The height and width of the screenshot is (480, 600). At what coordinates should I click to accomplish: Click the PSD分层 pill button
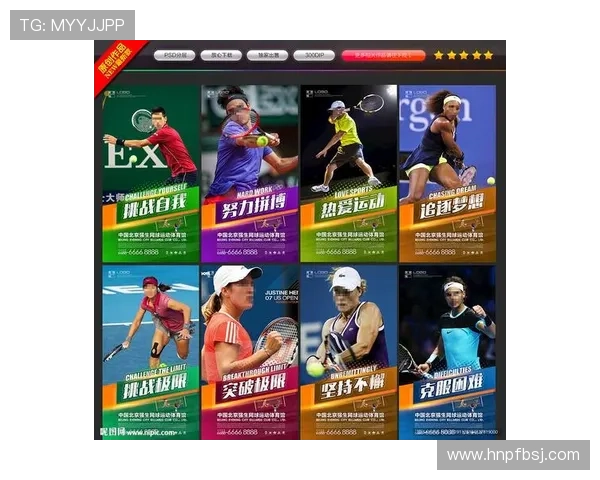[174, 56]
